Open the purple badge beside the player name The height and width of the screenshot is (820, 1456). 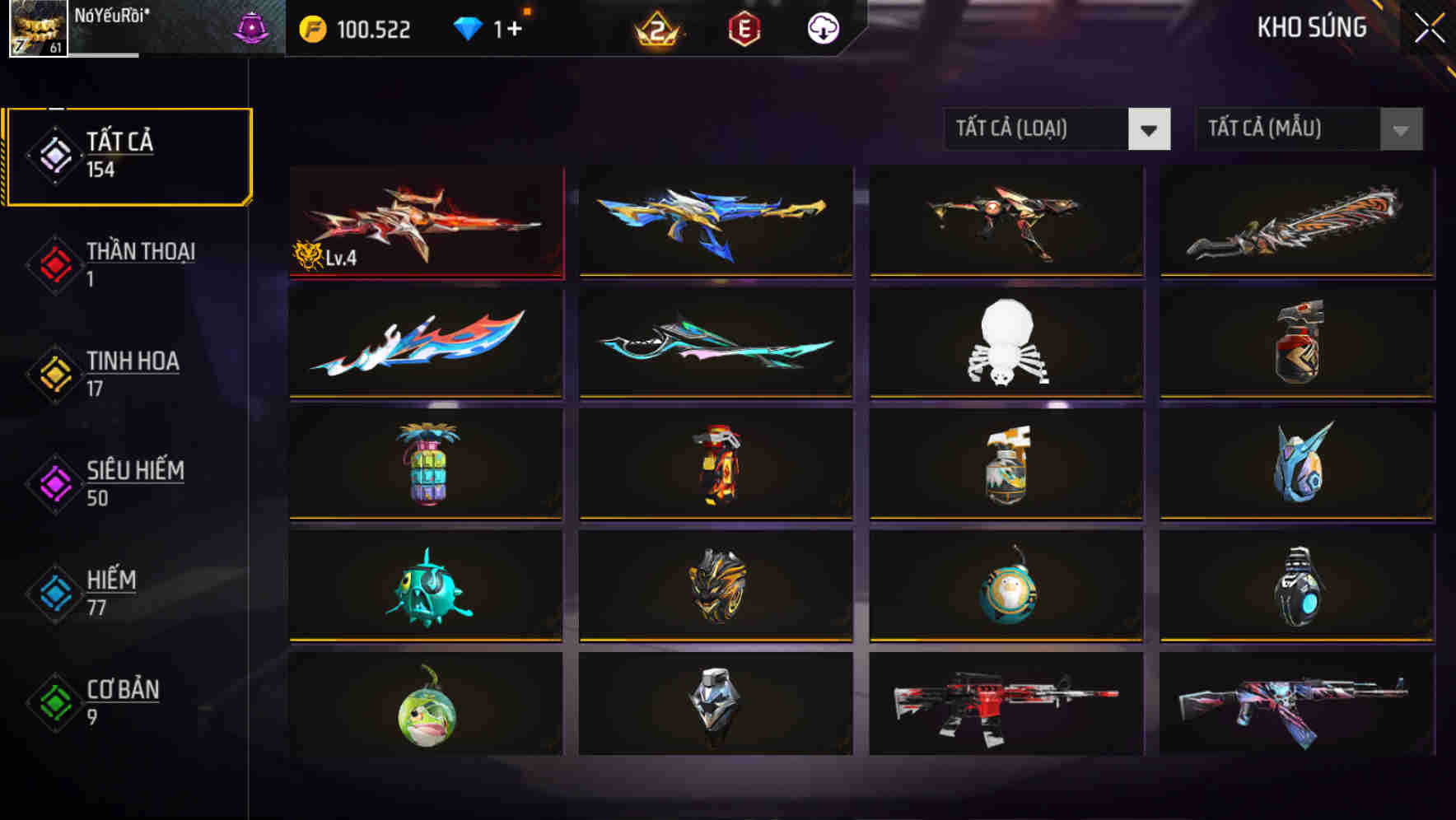[x=253, y=25]
